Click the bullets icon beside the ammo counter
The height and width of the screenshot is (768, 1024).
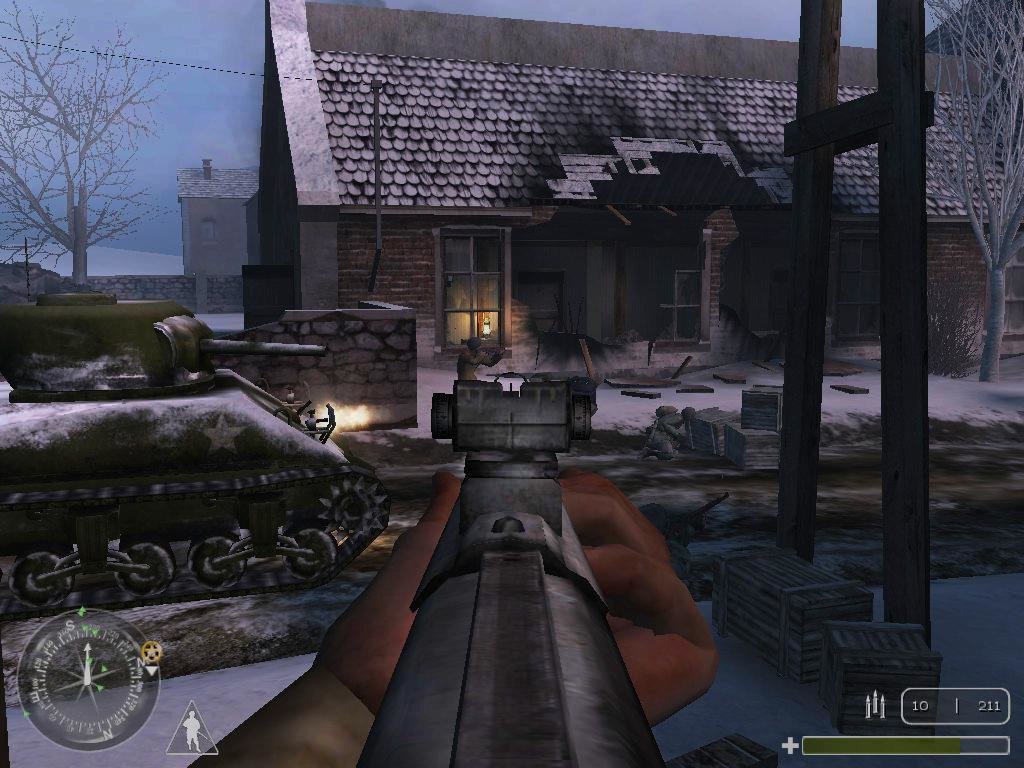click(876, 705)
